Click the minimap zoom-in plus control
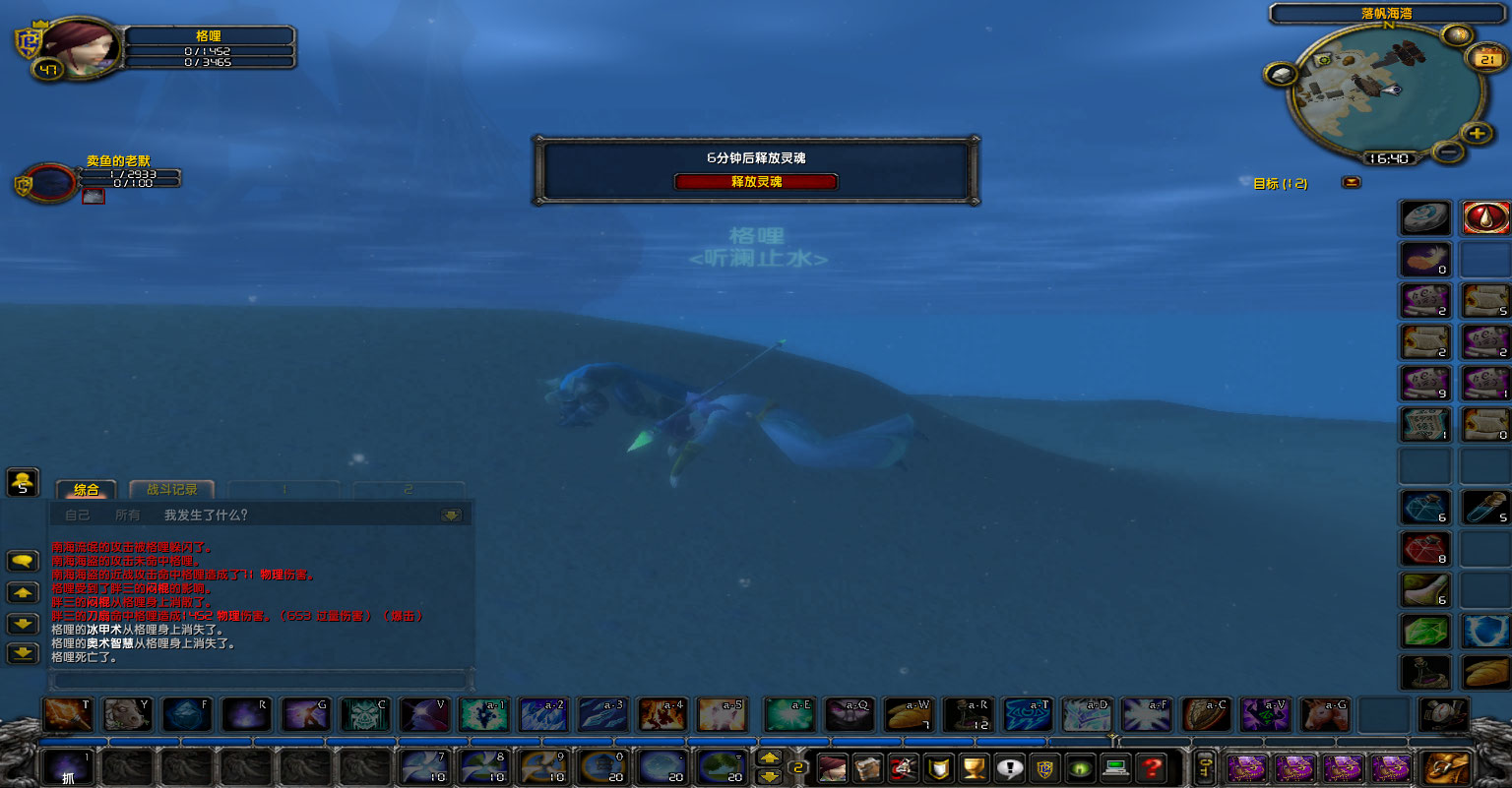This screenshot has height=788, width=1512. tap(1477, 133)
